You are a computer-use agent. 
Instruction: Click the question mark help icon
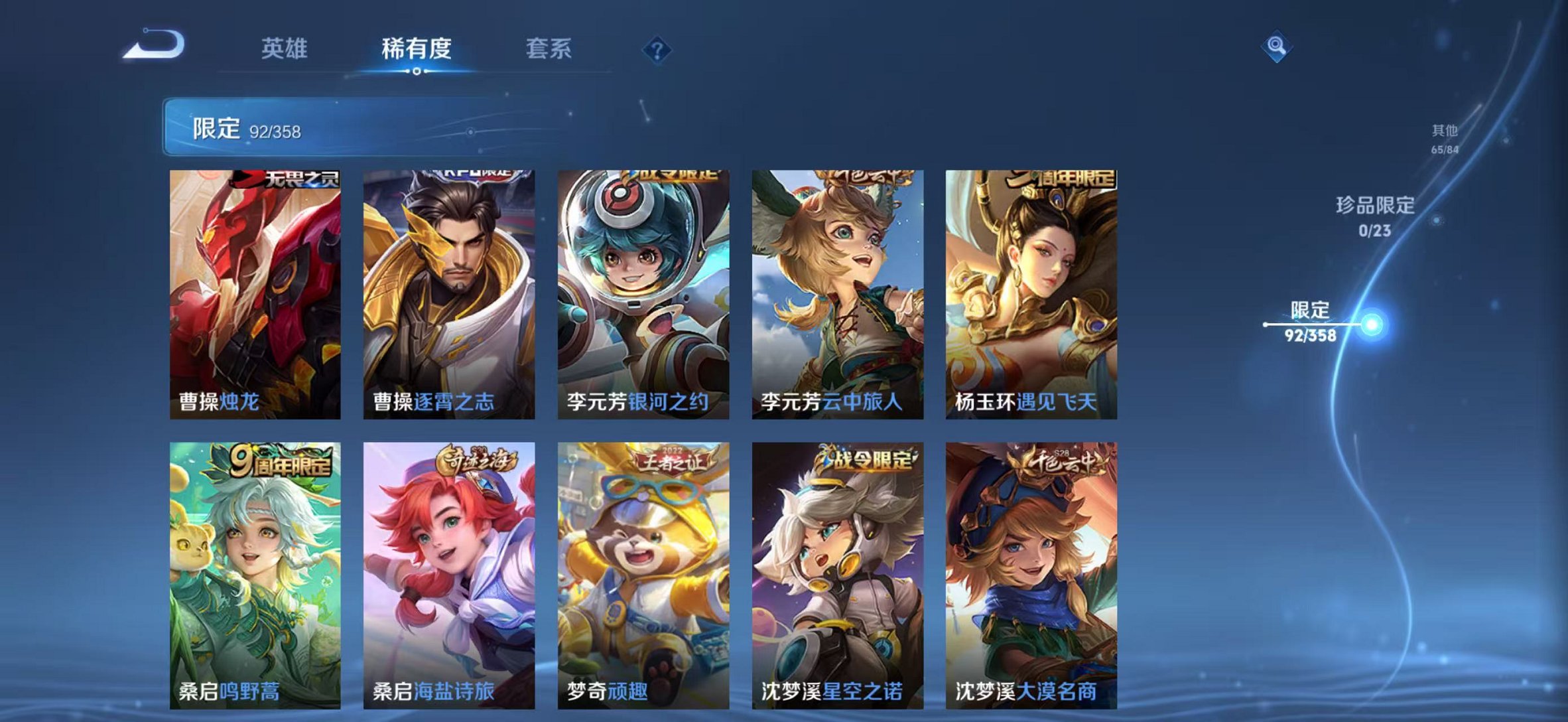click(x=656, y=49)
